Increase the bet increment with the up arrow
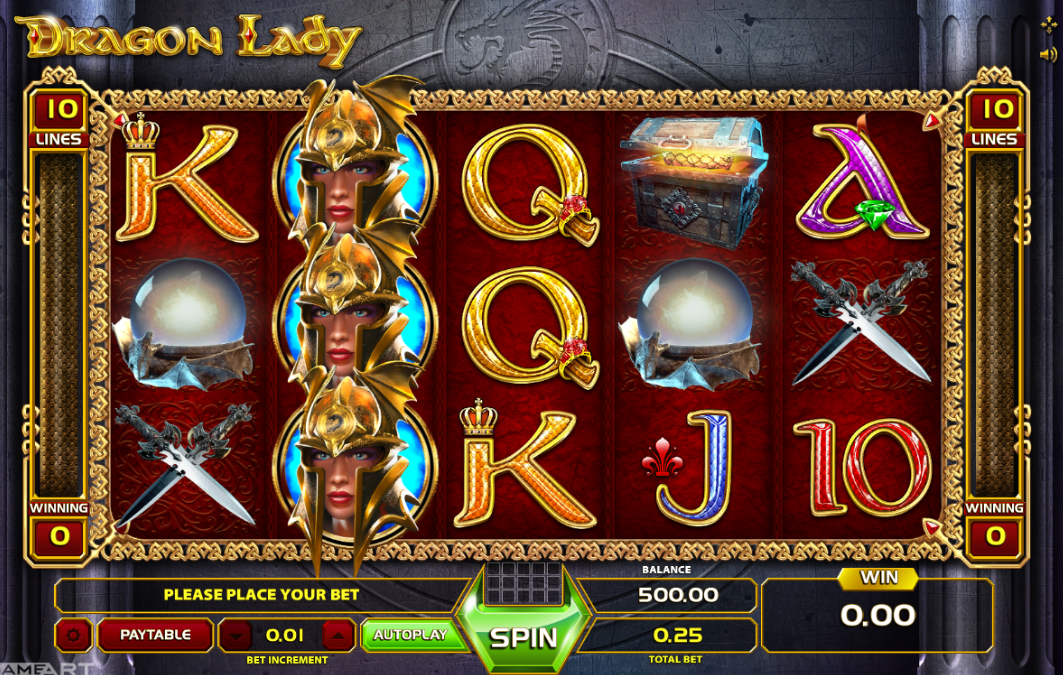 (339, 635)
